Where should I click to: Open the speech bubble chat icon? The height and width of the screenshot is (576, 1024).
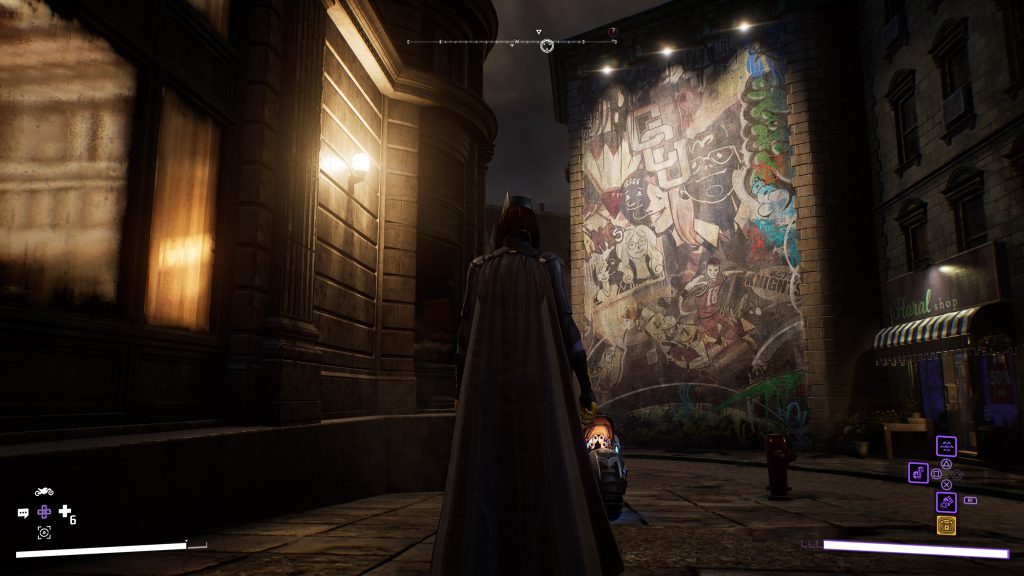pyautogui.click(x=23, y=513)
